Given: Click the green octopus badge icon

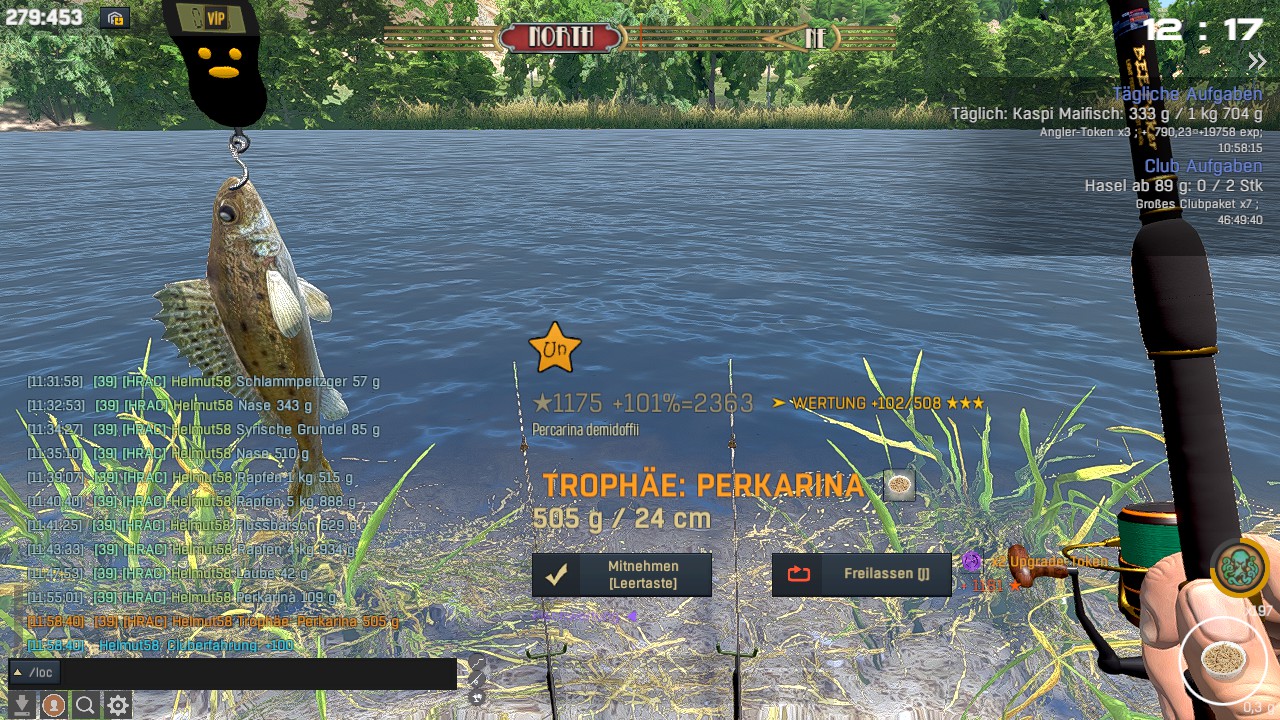Looking at the screenshot, I should [1239, 566].
